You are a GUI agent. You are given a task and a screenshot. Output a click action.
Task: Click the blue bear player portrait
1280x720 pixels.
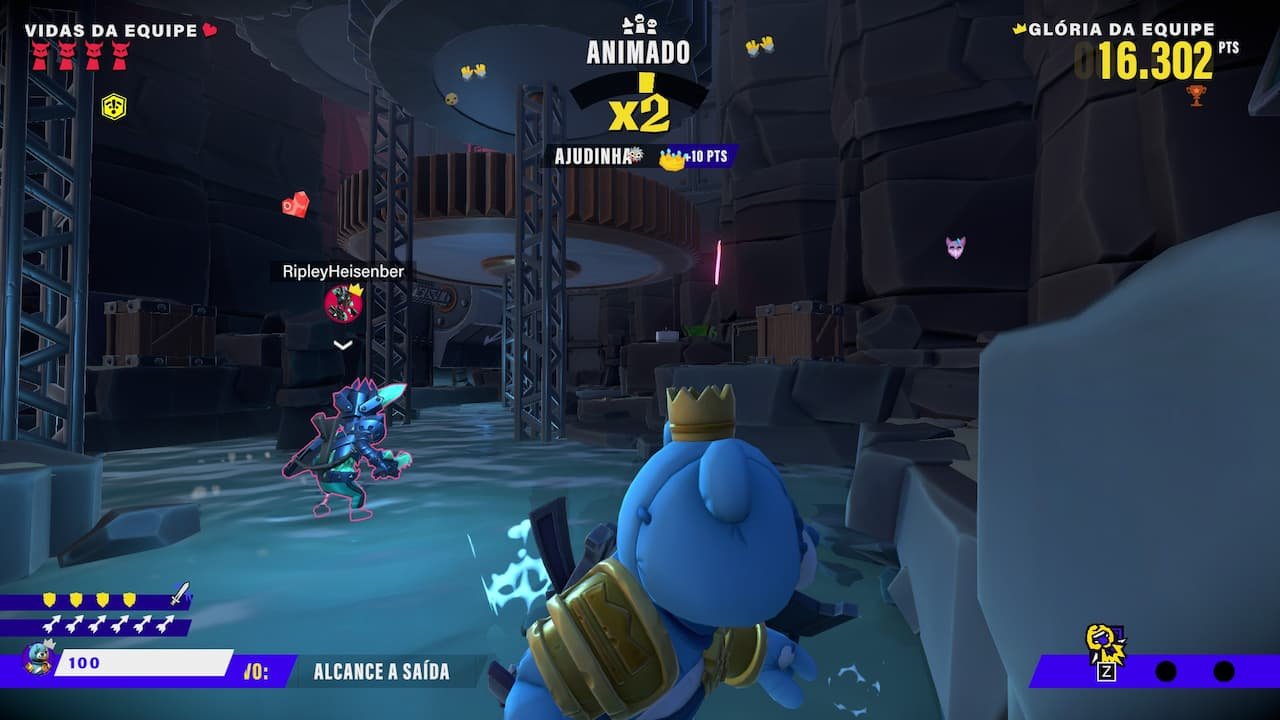coord(37,661)
